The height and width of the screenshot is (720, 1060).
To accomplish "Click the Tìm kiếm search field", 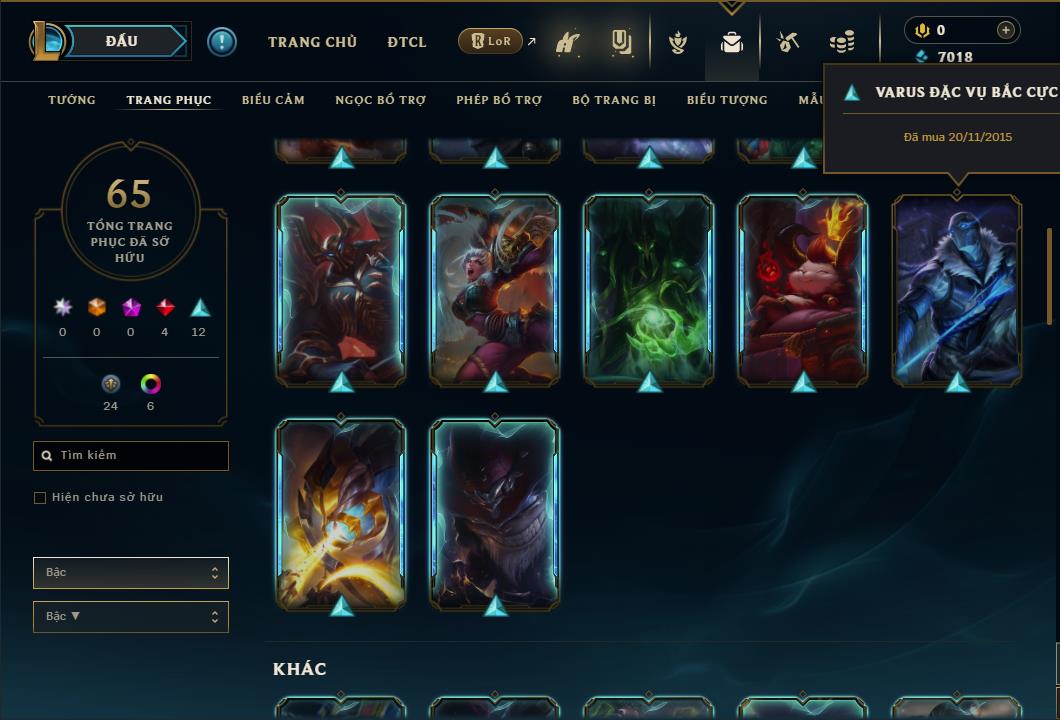I will tap(131, 456).
